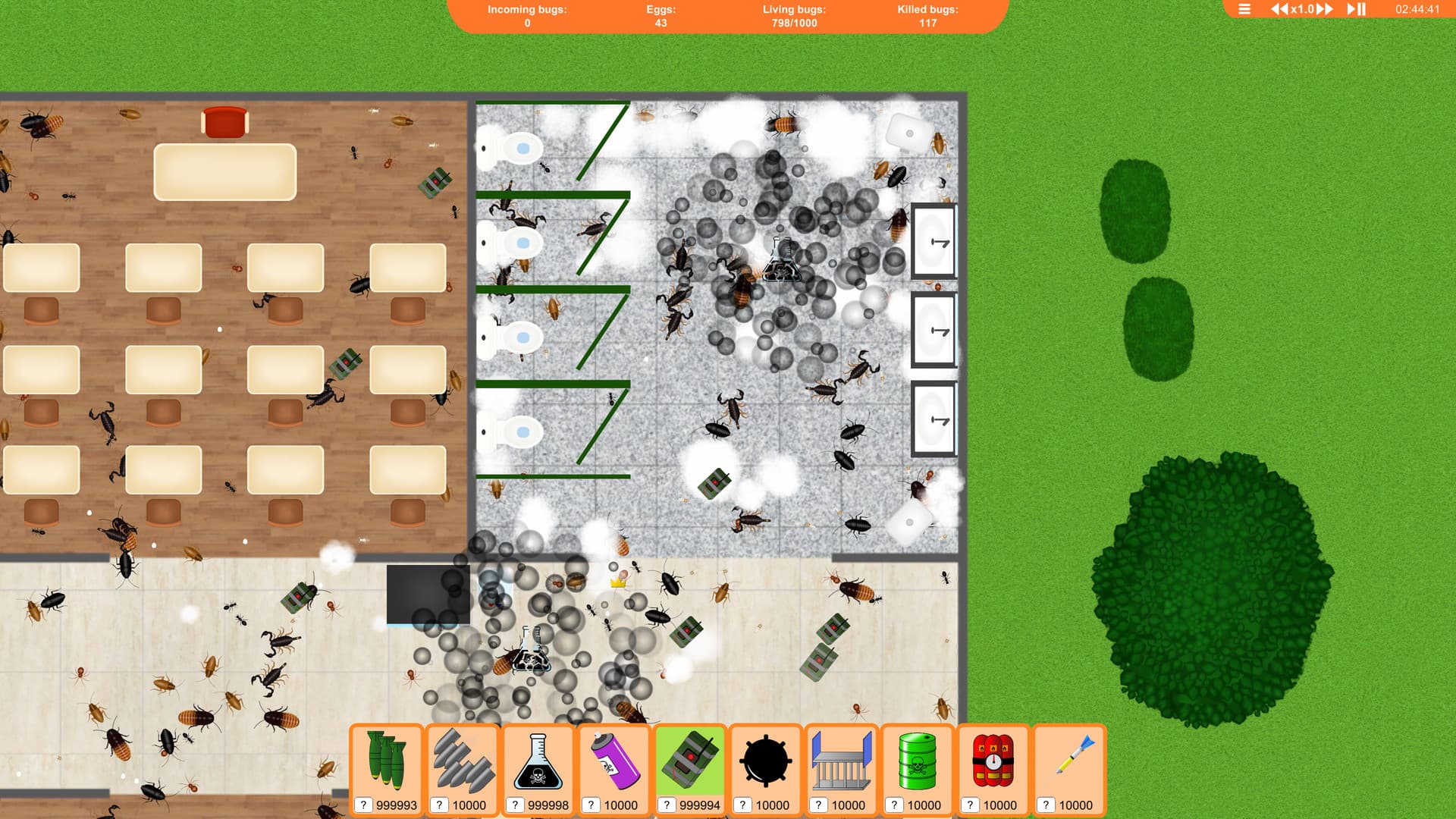Decrease game speed with rewind arrows
The width and height of the screenshot is (1456, 819).
tap(1279, 10)
